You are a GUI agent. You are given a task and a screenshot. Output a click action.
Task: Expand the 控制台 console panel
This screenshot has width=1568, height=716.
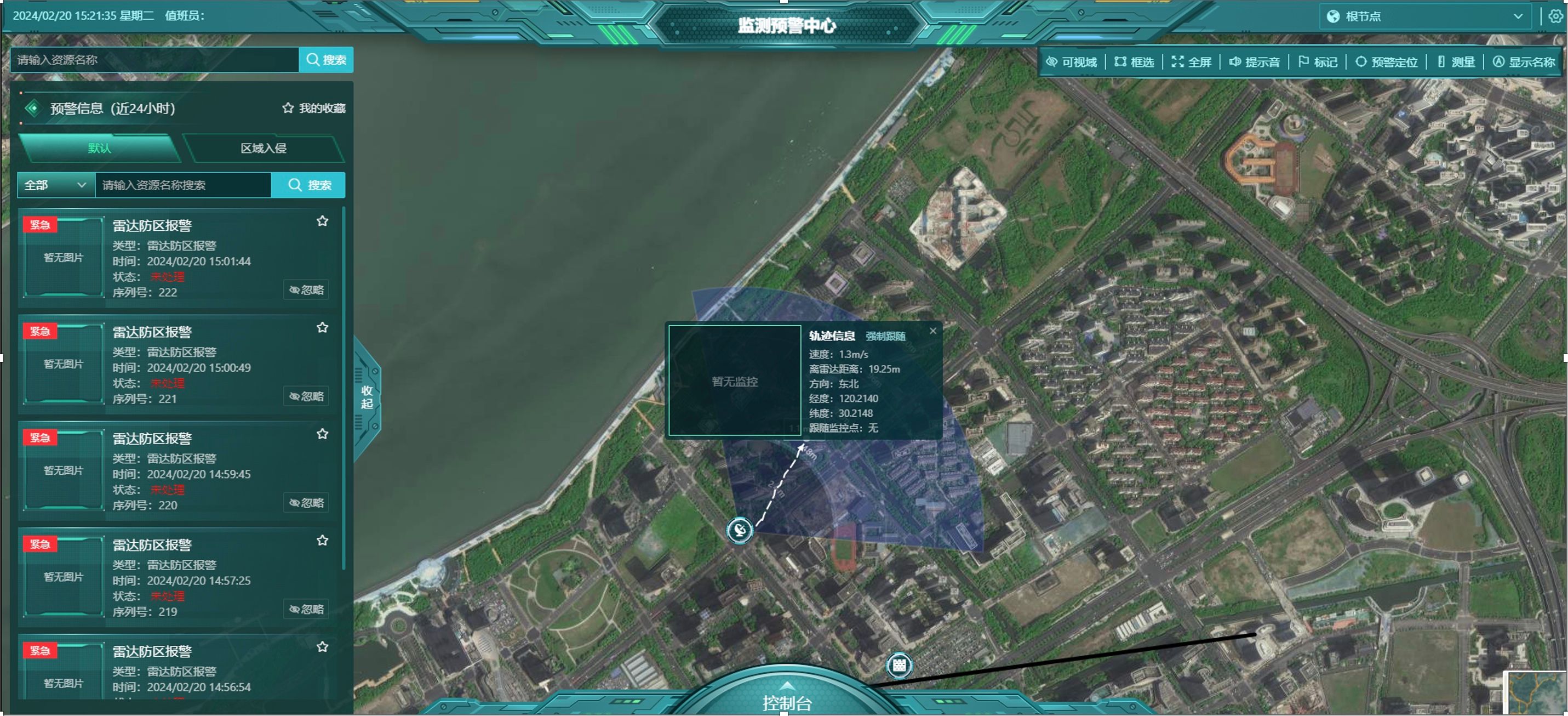point(786,700)
